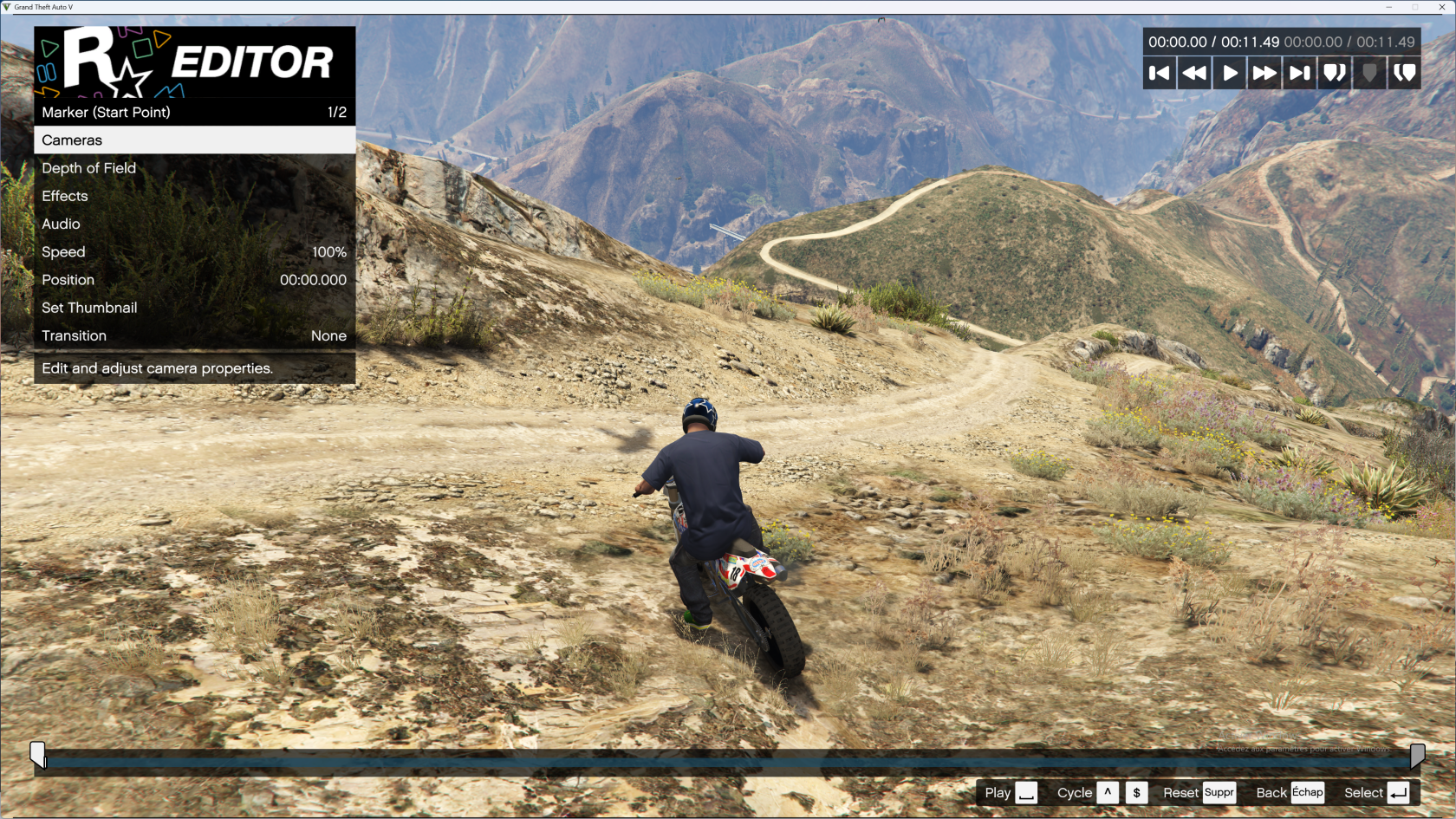1456x819 pixels.
Task: Click the skip-to-start playback button
Action: 1160,73
